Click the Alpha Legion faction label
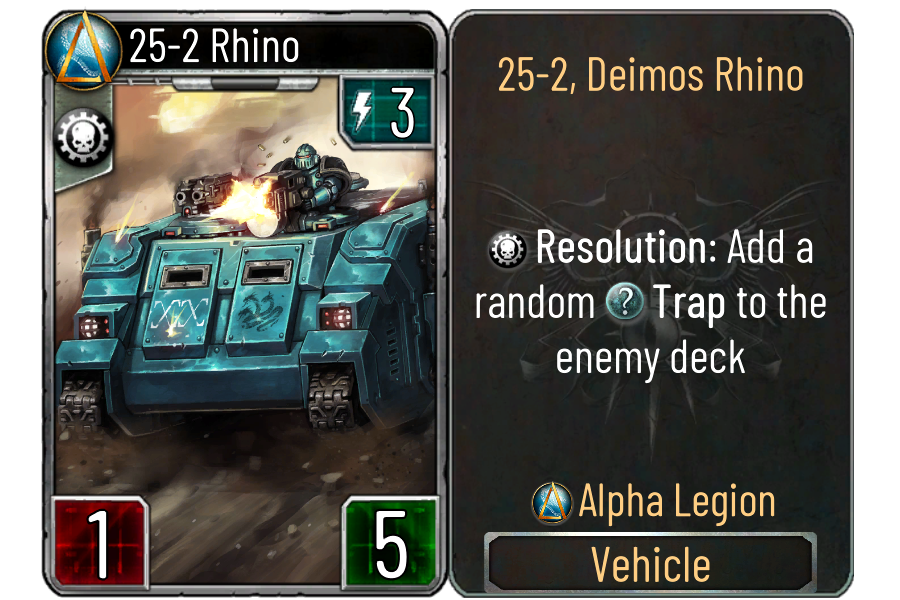Viewport: 900px width, 600px height. tap(676, 502)
